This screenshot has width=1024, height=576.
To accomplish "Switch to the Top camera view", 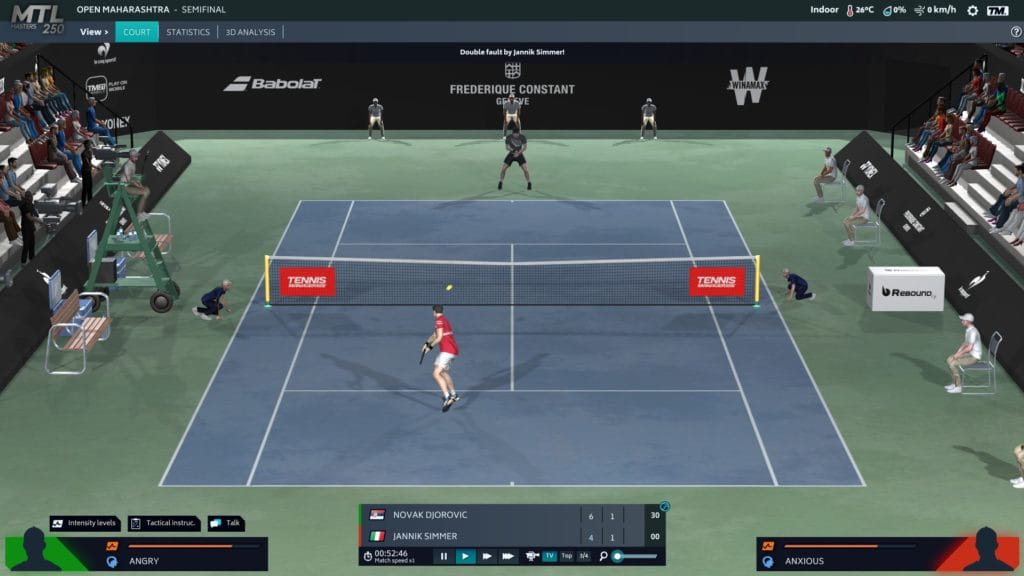I will pyautogui.click(x=567, y=556).
